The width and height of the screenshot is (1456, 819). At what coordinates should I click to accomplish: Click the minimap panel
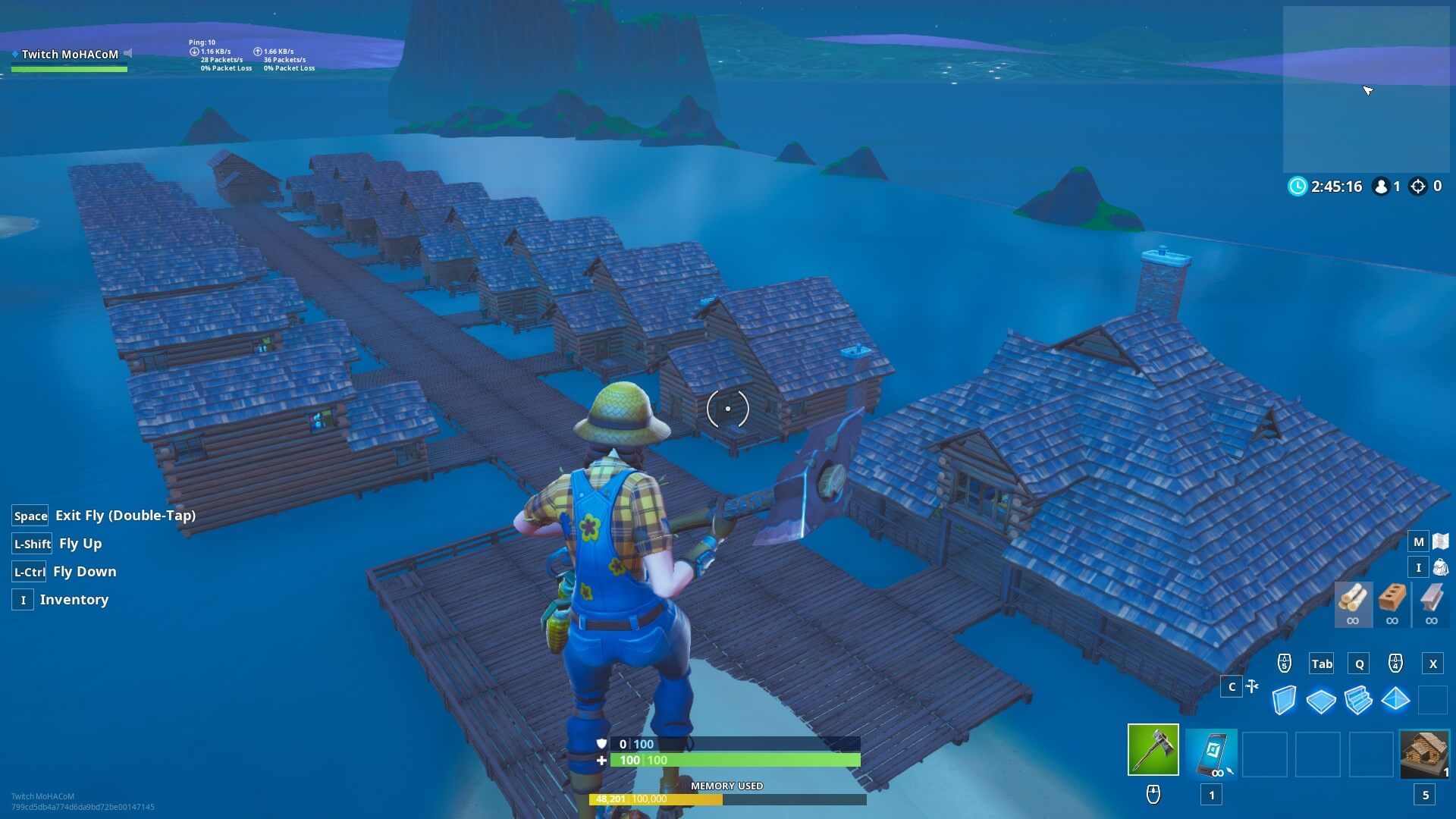(1366, 89)
